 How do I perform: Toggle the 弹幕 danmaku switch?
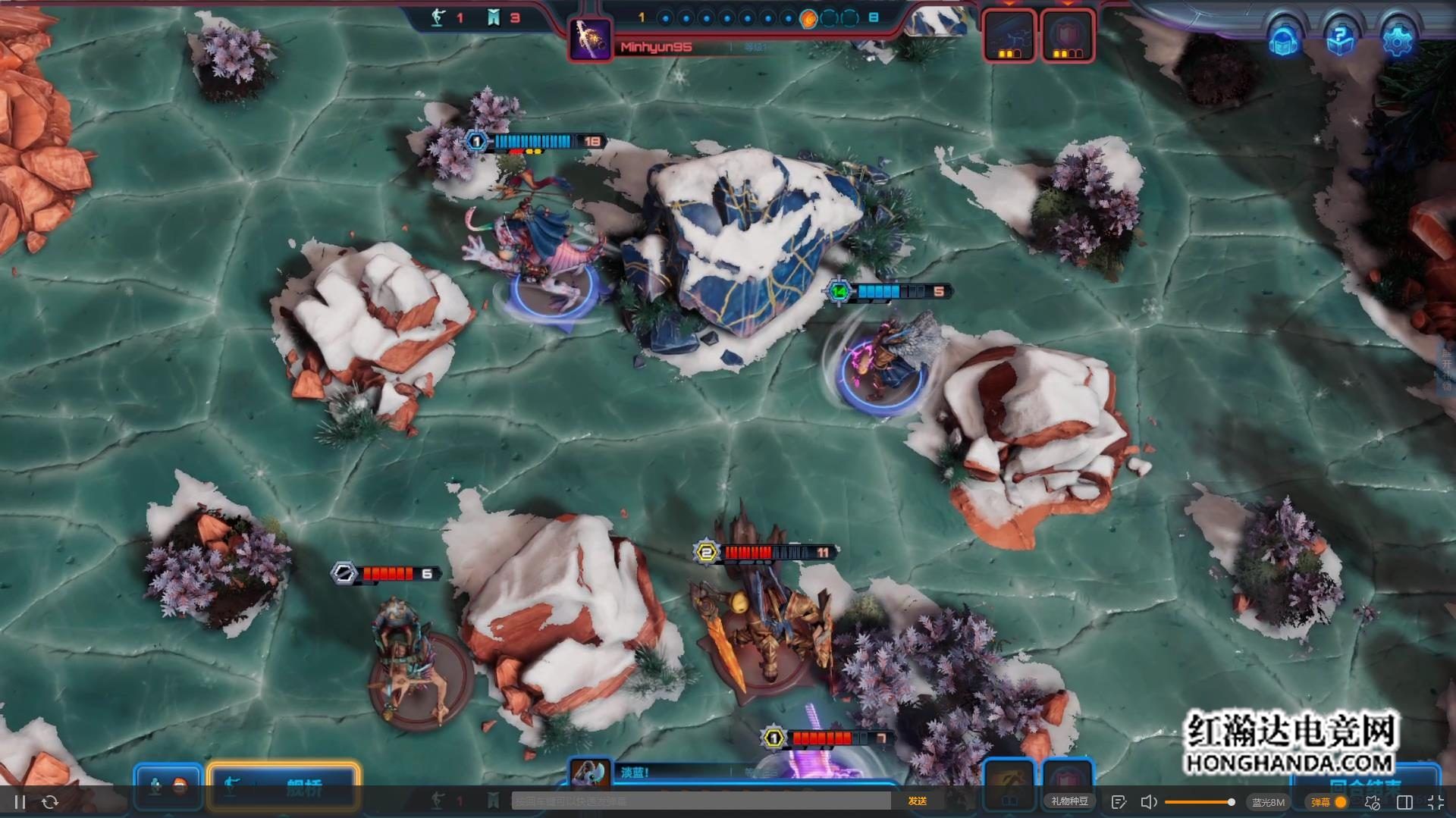[x=1340, y=802]
